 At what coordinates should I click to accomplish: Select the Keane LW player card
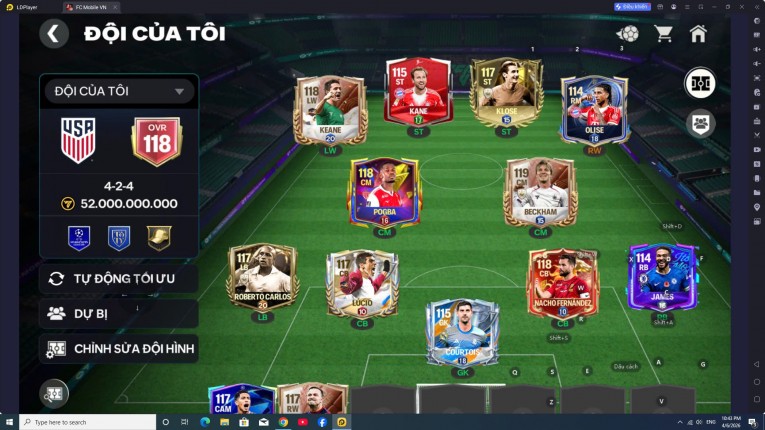point(330,110)
